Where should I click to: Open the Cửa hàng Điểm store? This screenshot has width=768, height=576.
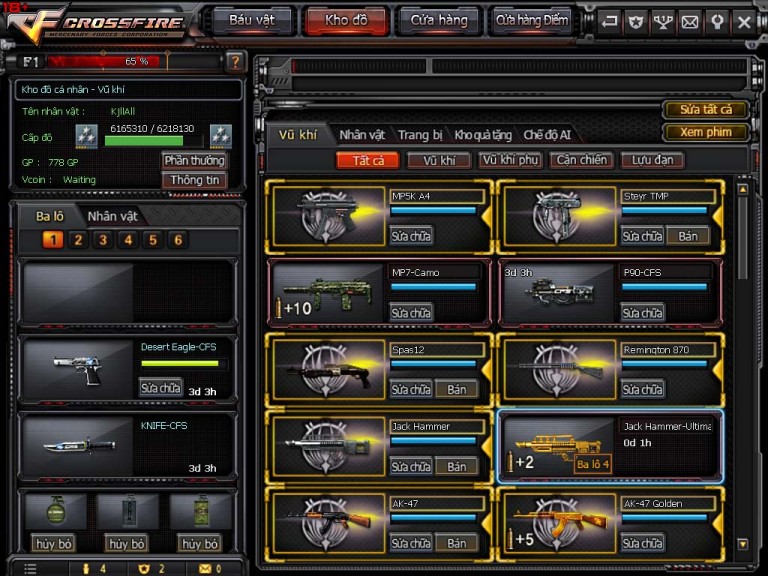pos(531,20)
